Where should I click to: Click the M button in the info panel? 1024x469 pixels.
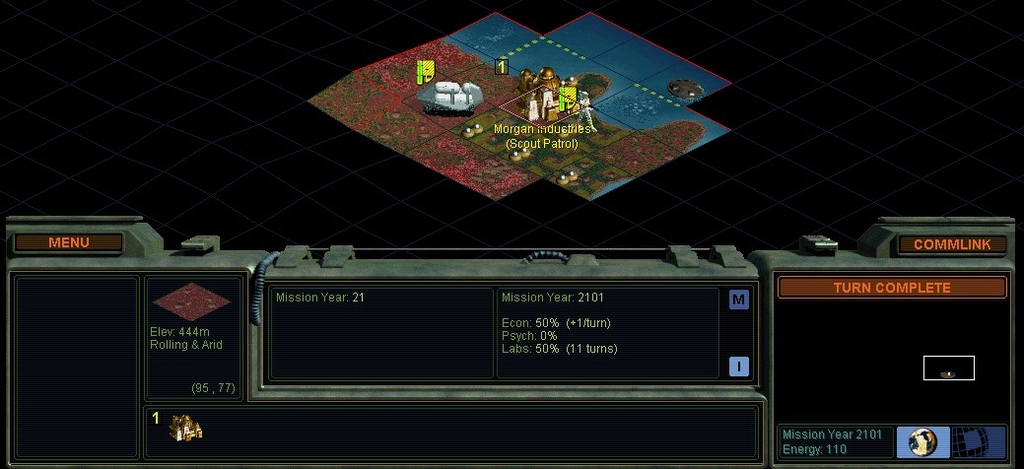[x=739, y=300]
